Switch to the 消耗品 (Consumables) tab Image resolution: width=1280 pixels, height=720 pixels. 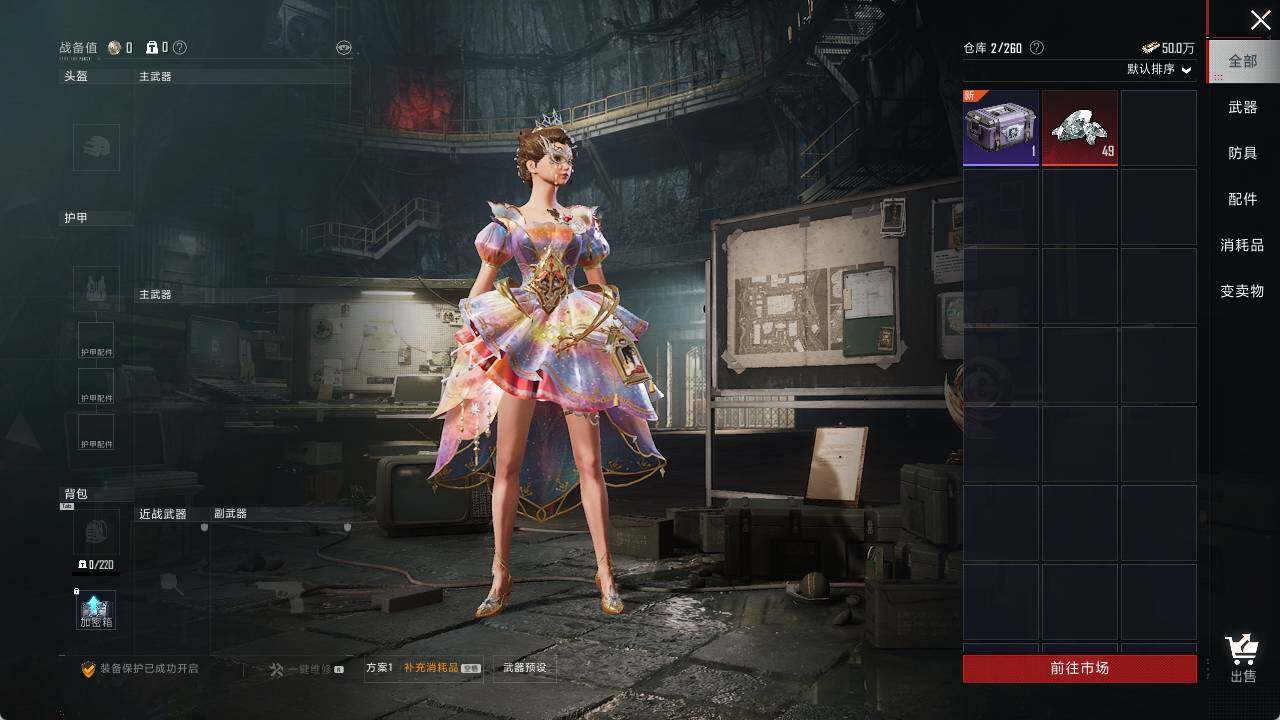pyautogui.click(x=1243, y=245)
